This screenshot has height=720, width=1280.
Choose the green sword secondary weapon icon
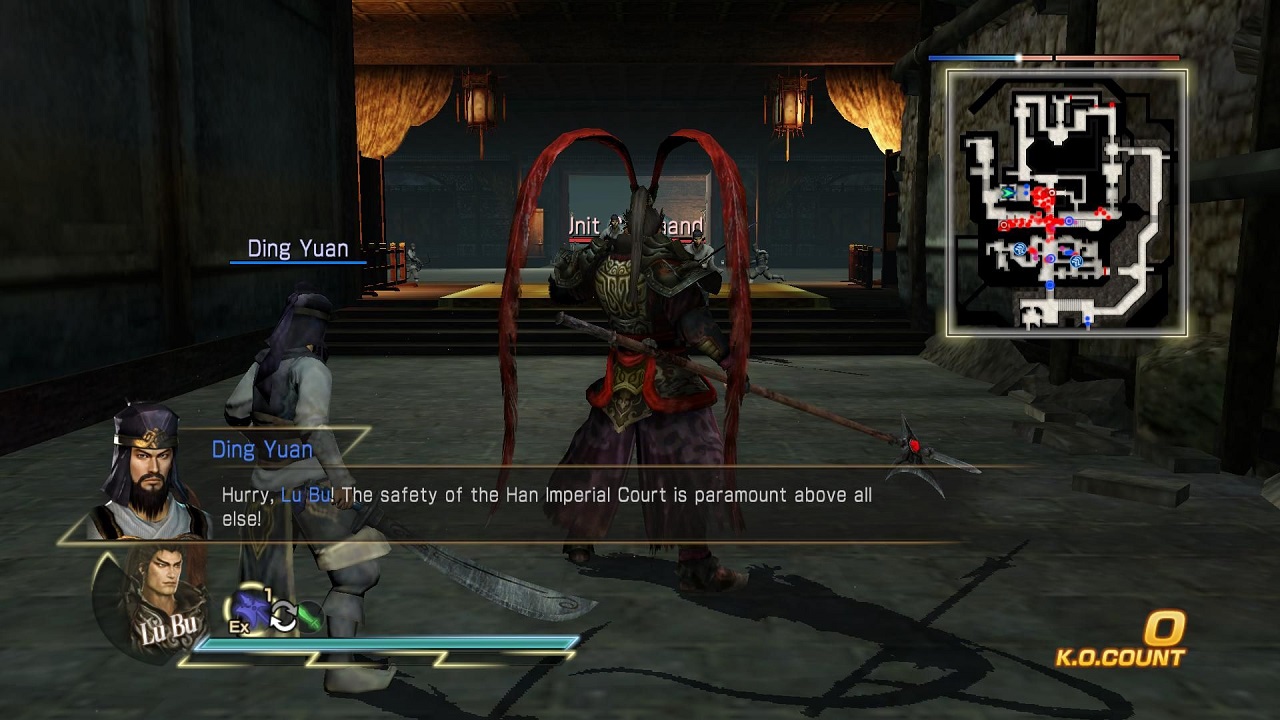click(310, 617)
